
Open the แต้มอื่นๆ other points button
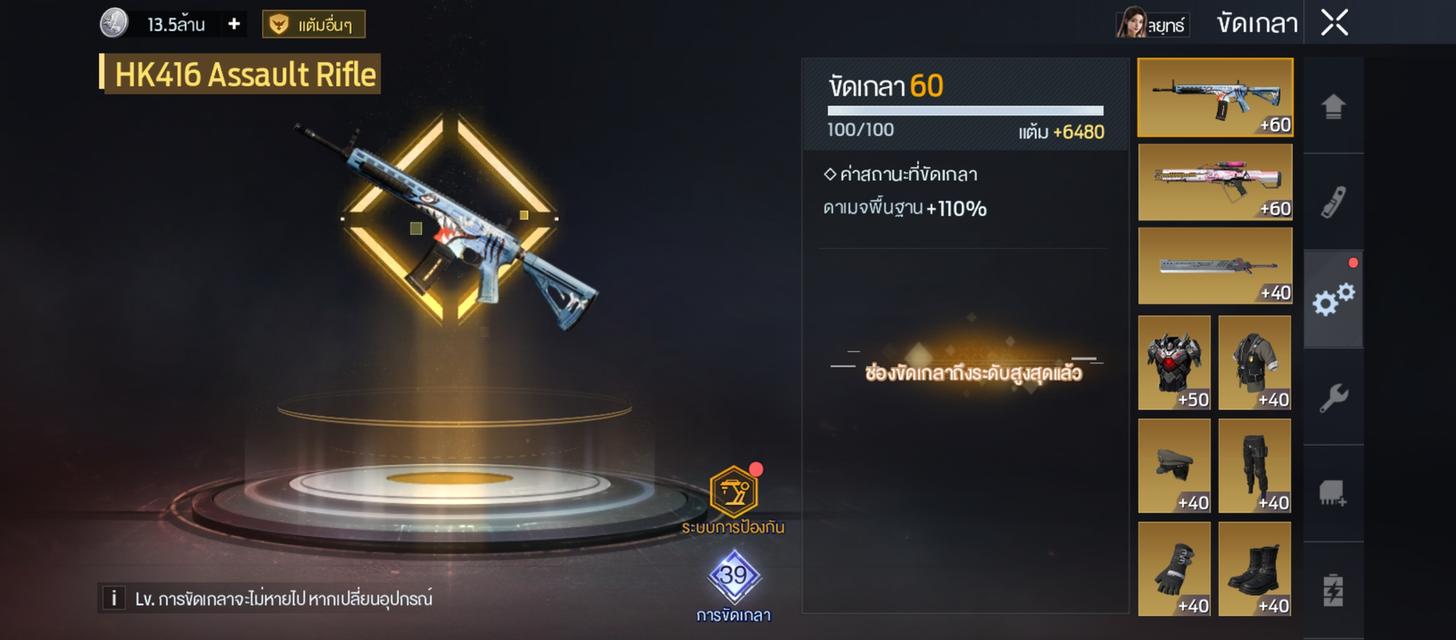tap(314, 24)
